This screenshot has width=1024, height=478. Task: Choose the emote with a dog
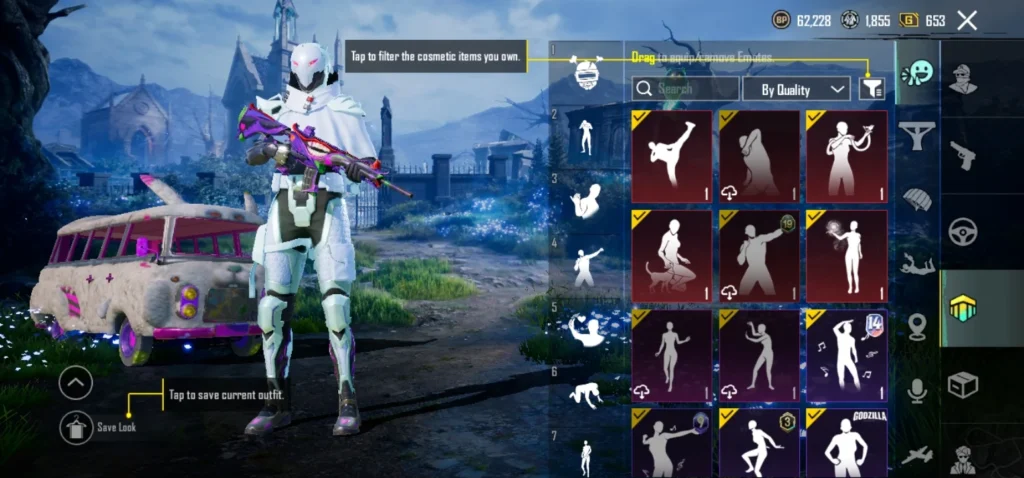tap(672, 255)
